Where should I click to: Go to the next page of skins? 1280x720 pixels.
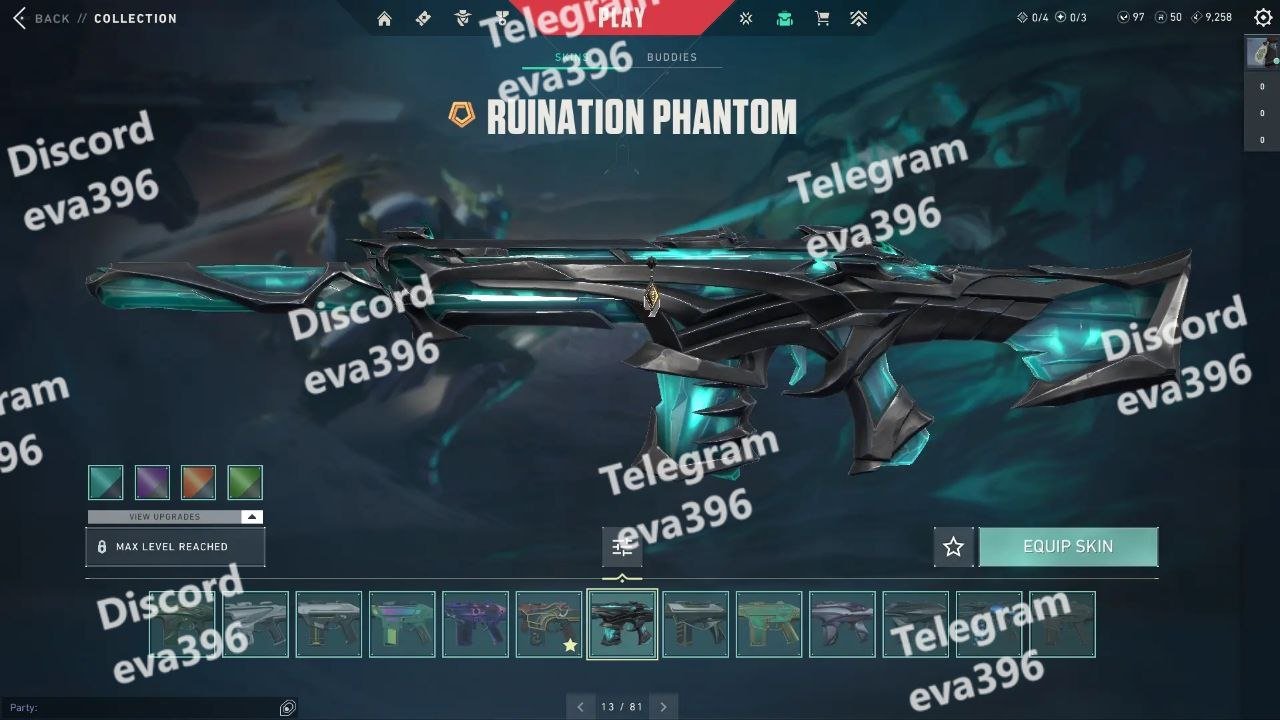point(663,707)
